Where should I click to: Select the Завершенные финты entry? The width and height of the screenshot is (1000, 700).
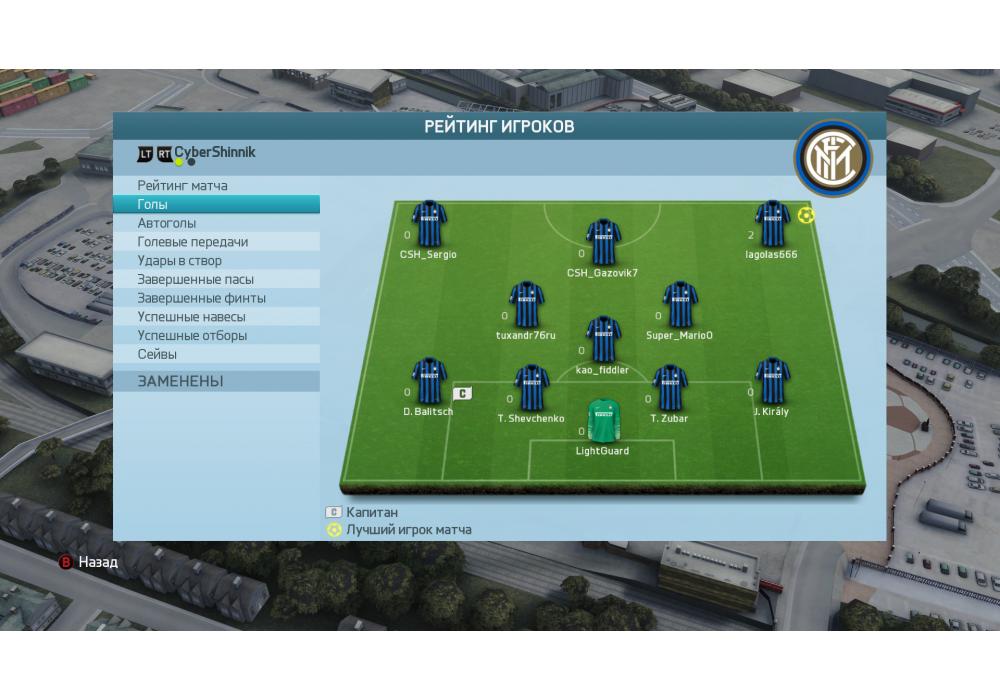(202, 298)
